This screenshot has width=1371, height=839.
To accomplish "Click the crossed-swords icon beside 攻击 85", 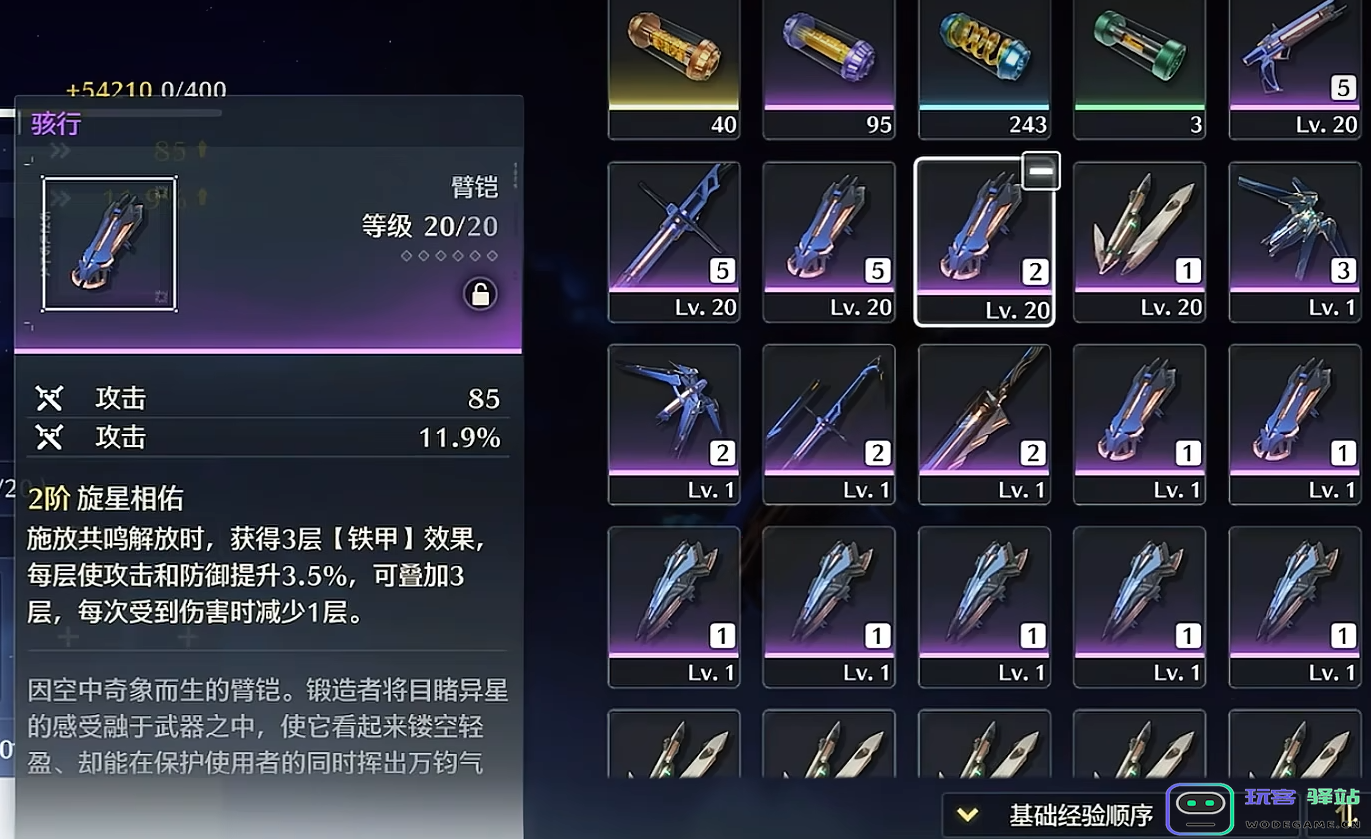I will [x=48, y=397].
